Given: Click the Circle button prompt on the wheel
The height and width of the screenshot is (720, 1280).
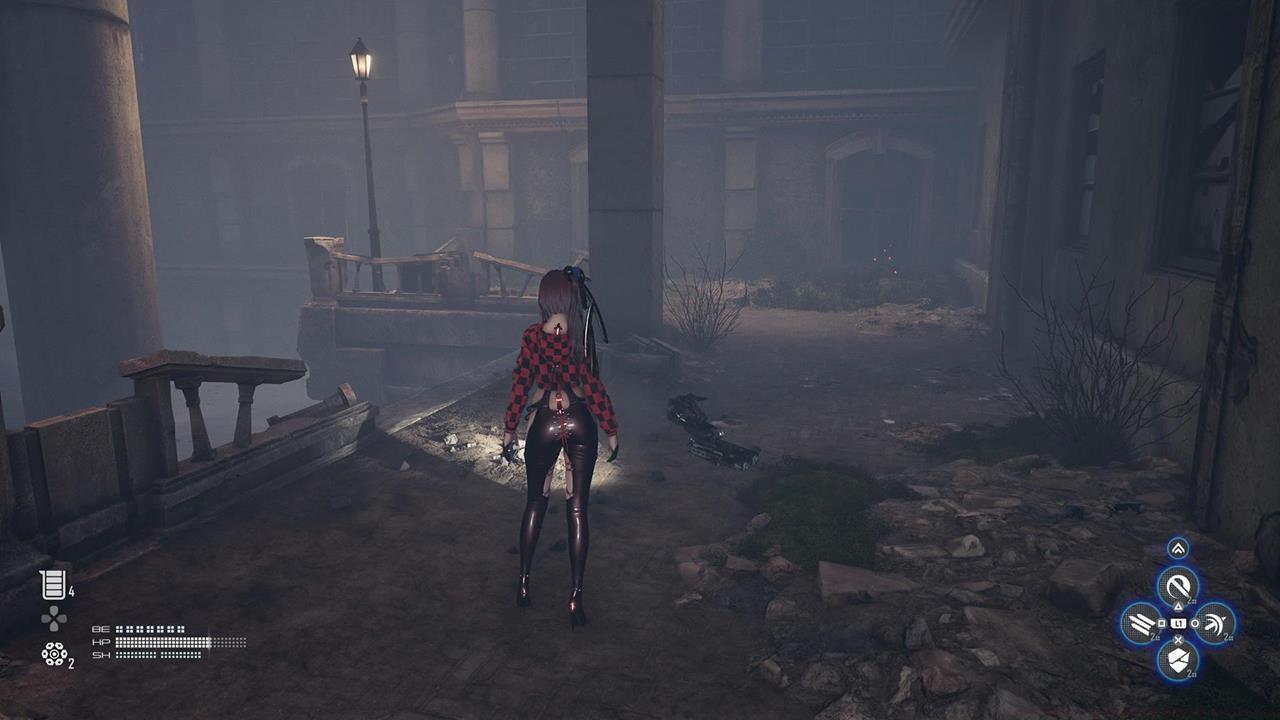Looking at the screenshot, I should pos(1195,623).
